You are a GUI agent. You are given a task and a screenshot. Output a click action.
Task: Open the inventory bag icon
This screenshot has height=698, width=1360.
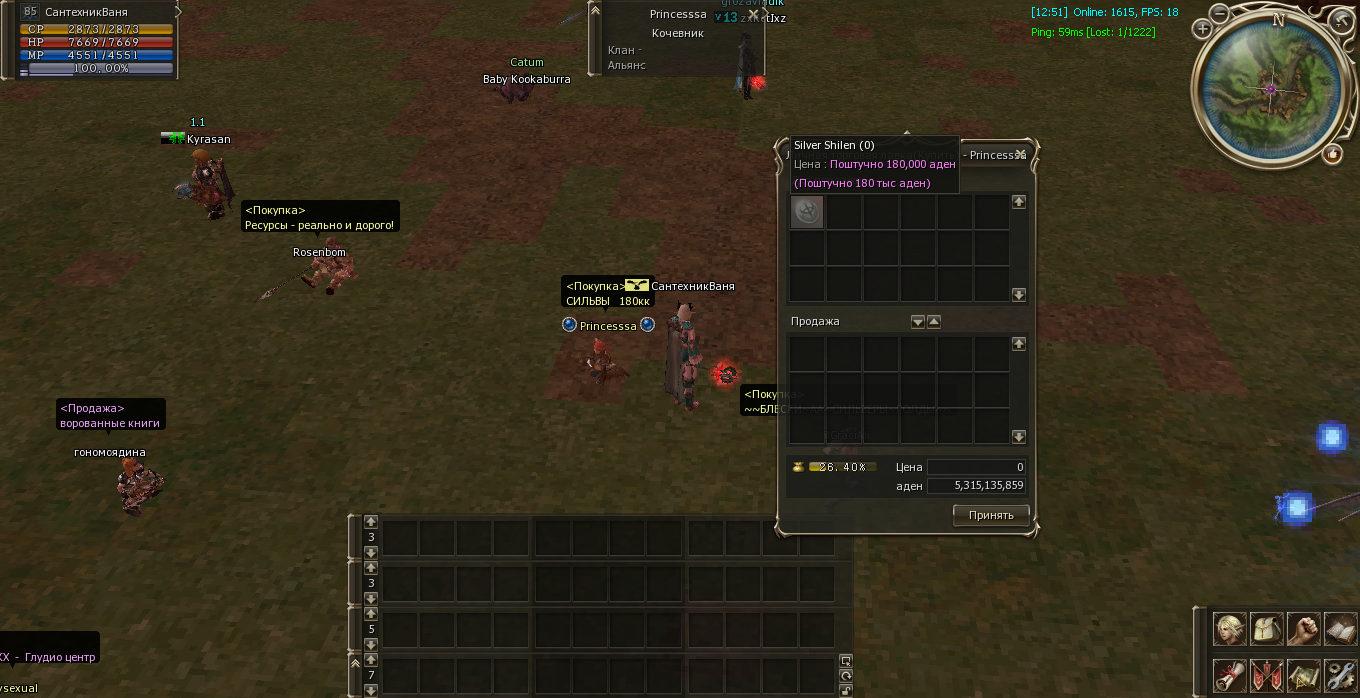tap(1266, 629)
